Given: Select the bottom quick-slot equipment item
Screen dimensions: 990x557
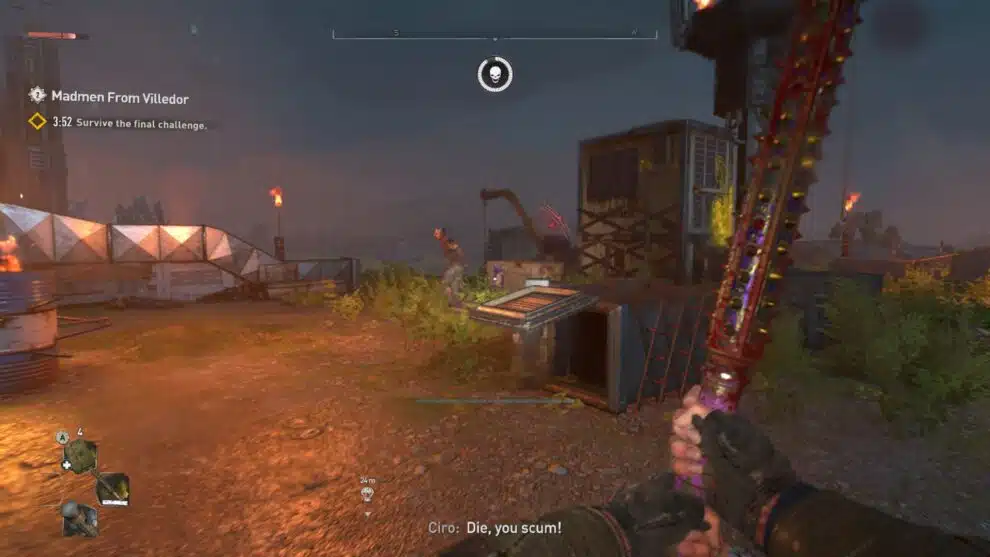Looking at the screenshot, I should pyautogui.click(x=78, y=518).
